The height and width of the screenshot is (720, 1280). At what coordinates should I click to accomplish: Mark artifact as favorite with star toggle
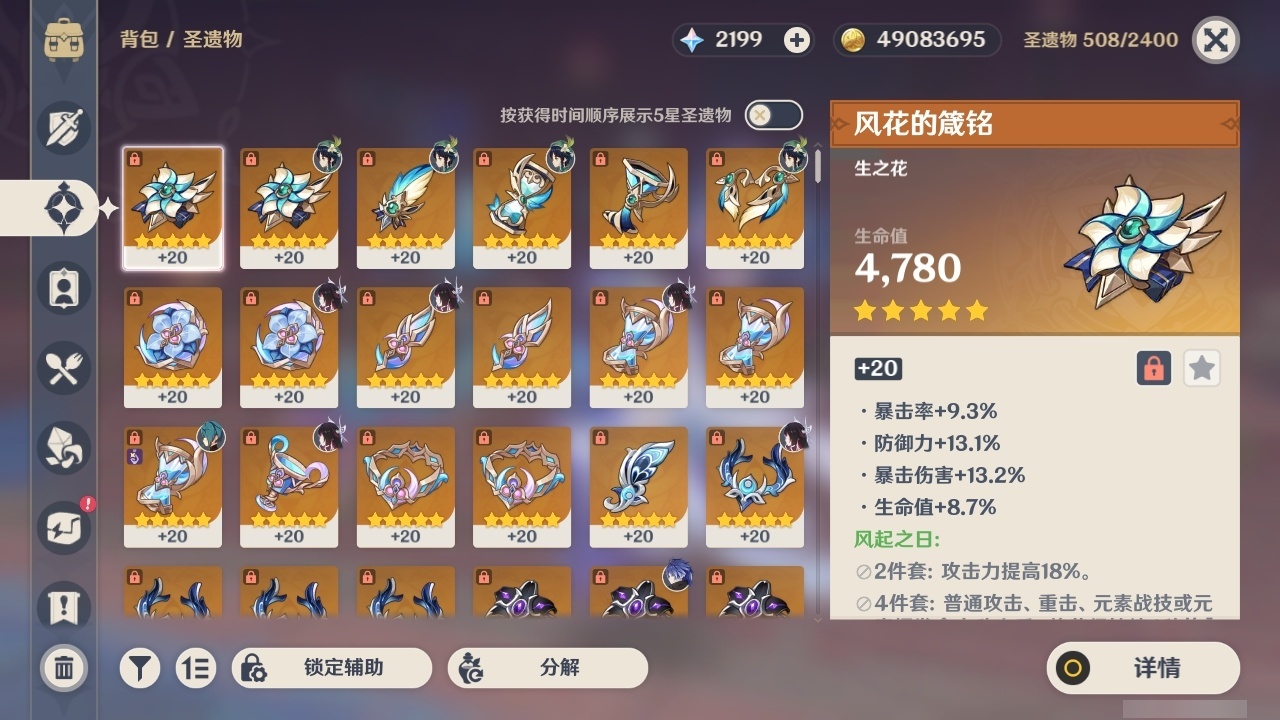coord(1201,368)
